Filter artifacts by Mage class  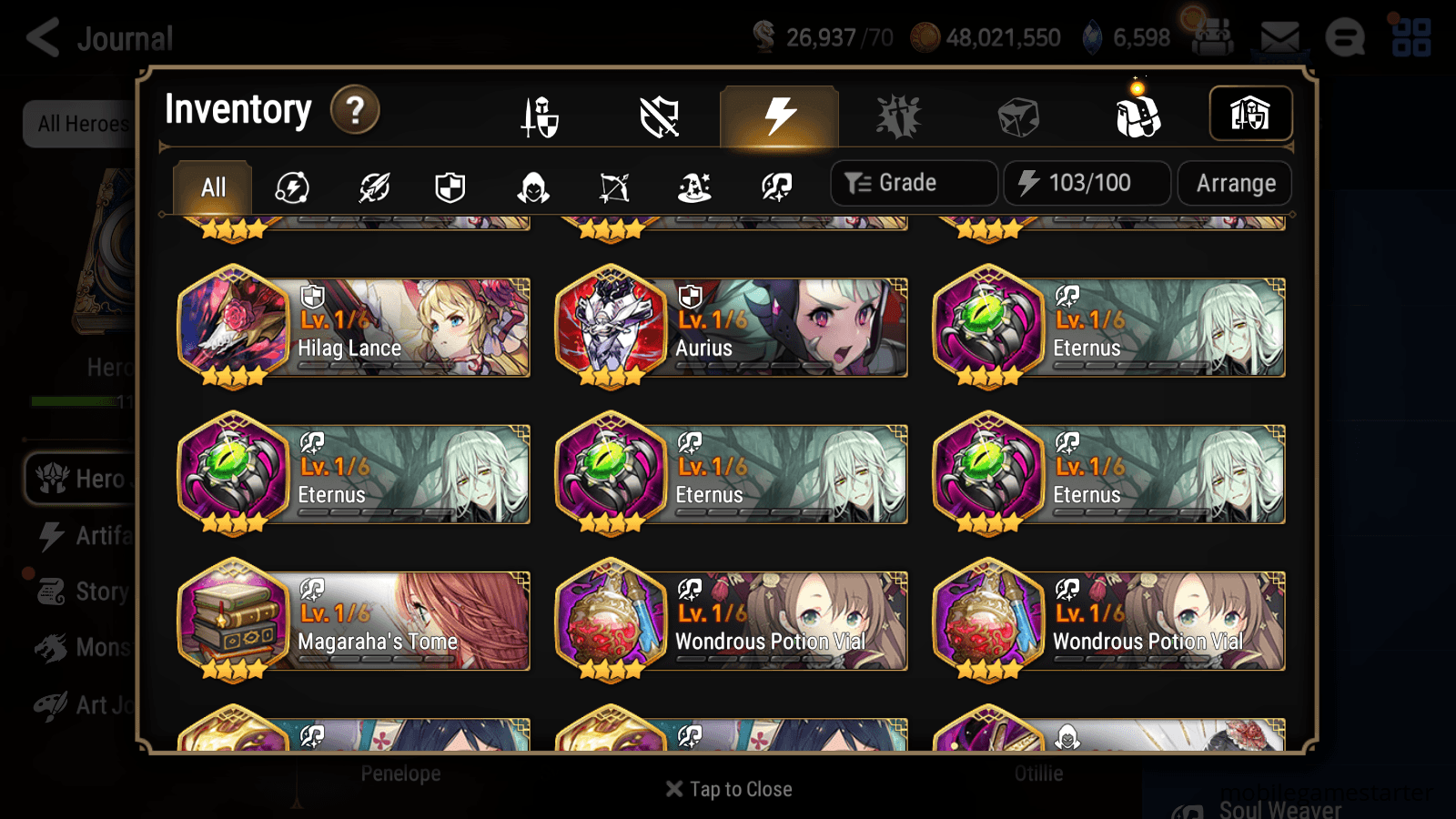pos(693,187)
